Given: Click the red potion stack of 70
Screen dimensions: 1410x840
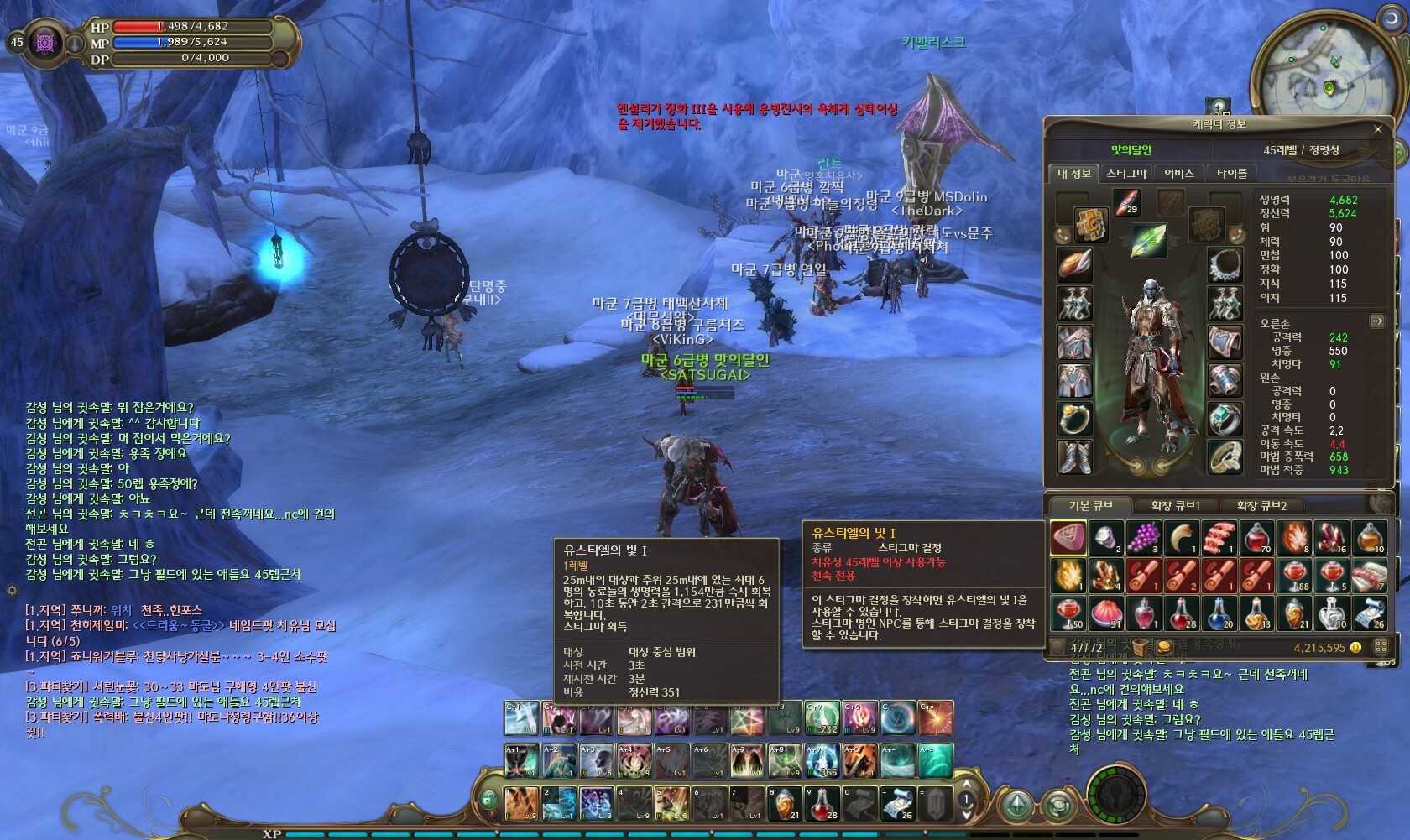Looking at the screenshot, I should click(x=1257, y=538).
